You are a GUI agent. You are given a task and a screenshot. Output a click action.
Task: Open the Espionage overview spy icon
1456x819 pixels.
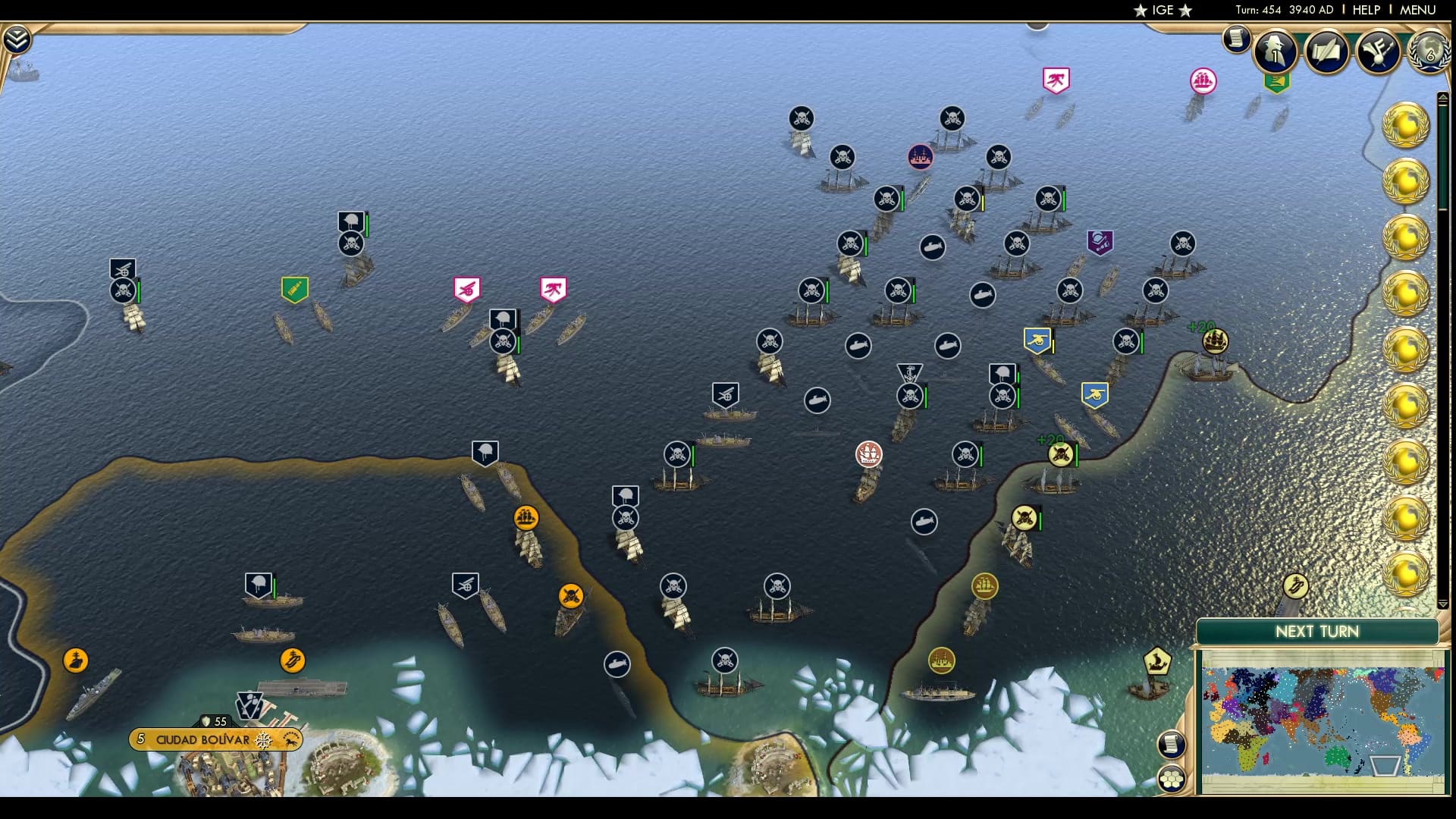1276,51
